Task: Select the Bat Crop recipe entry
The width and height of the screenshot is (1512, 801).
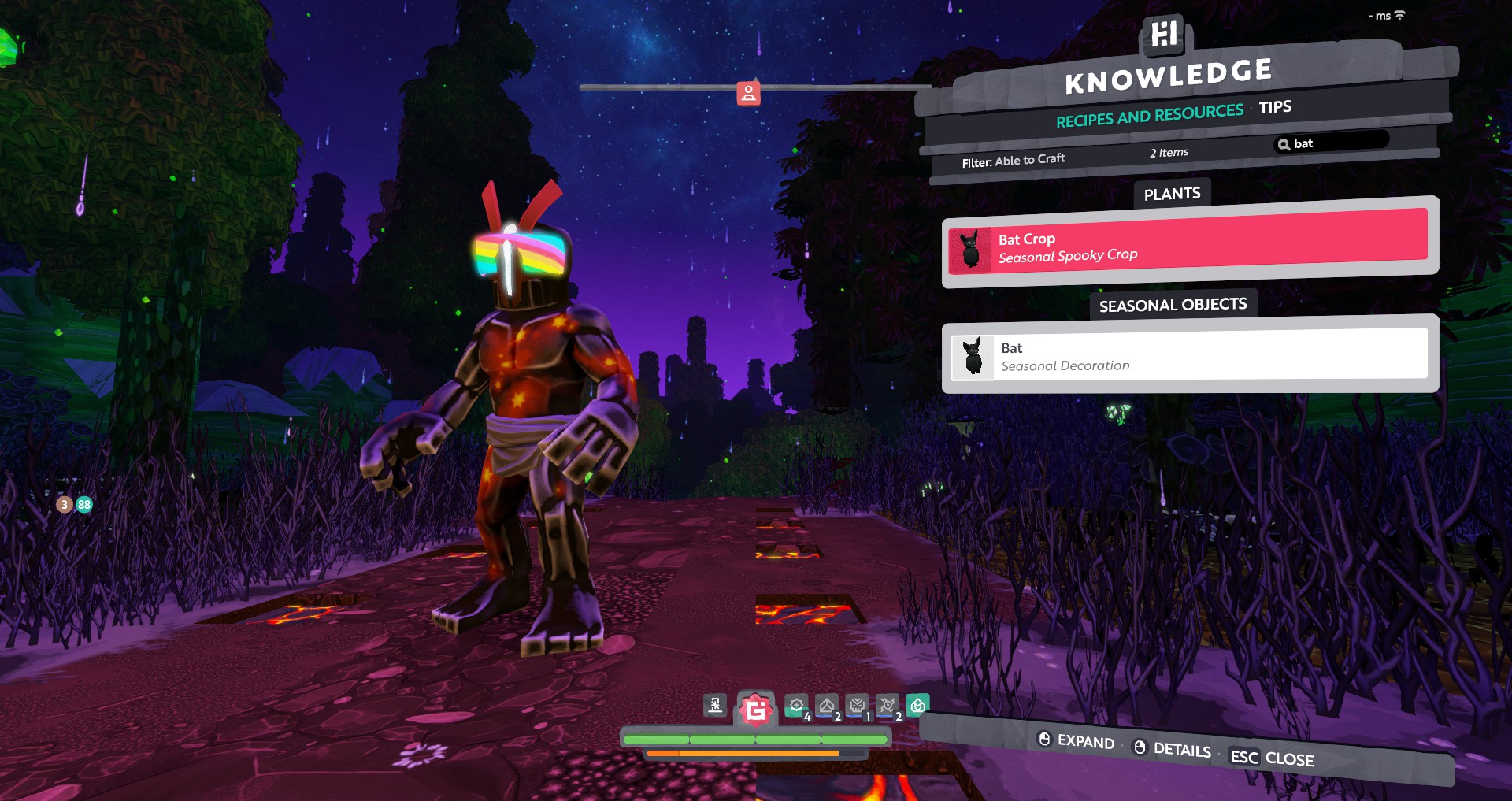Action: (1191, 245)
